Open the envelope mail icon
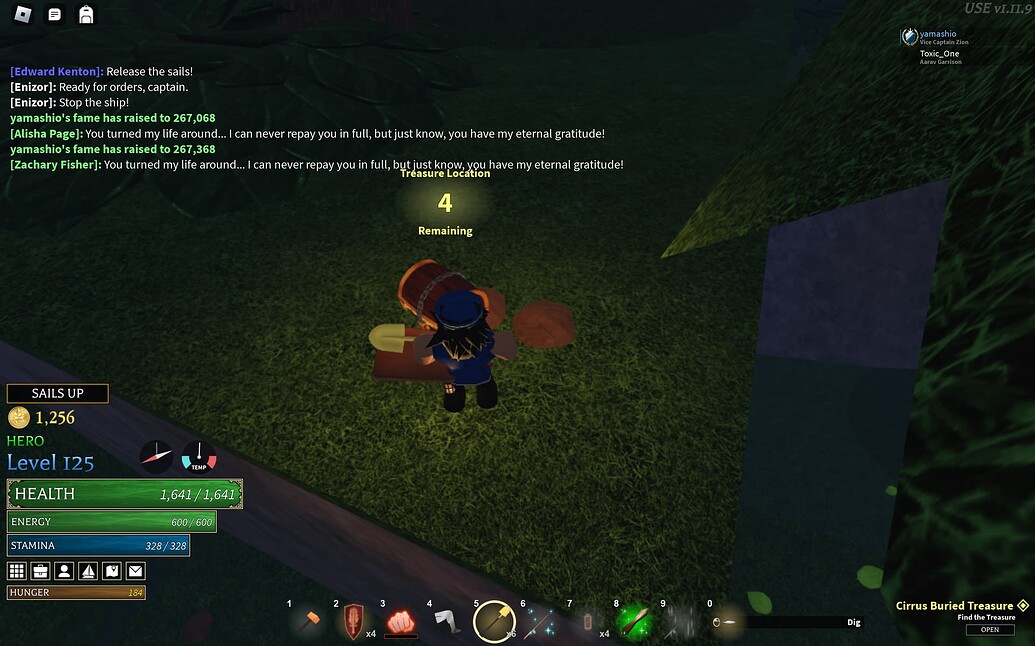Viewport: 1035px width, 646px height. tap(136, 571)
